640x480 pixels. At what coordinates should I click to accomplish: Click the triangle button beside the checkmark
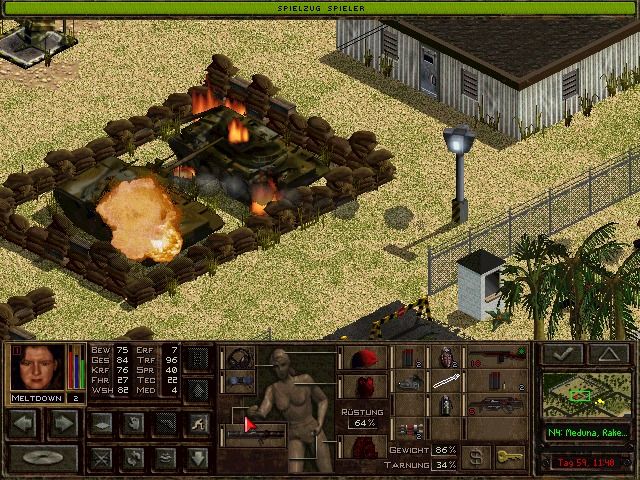click(x=607, y=354)
